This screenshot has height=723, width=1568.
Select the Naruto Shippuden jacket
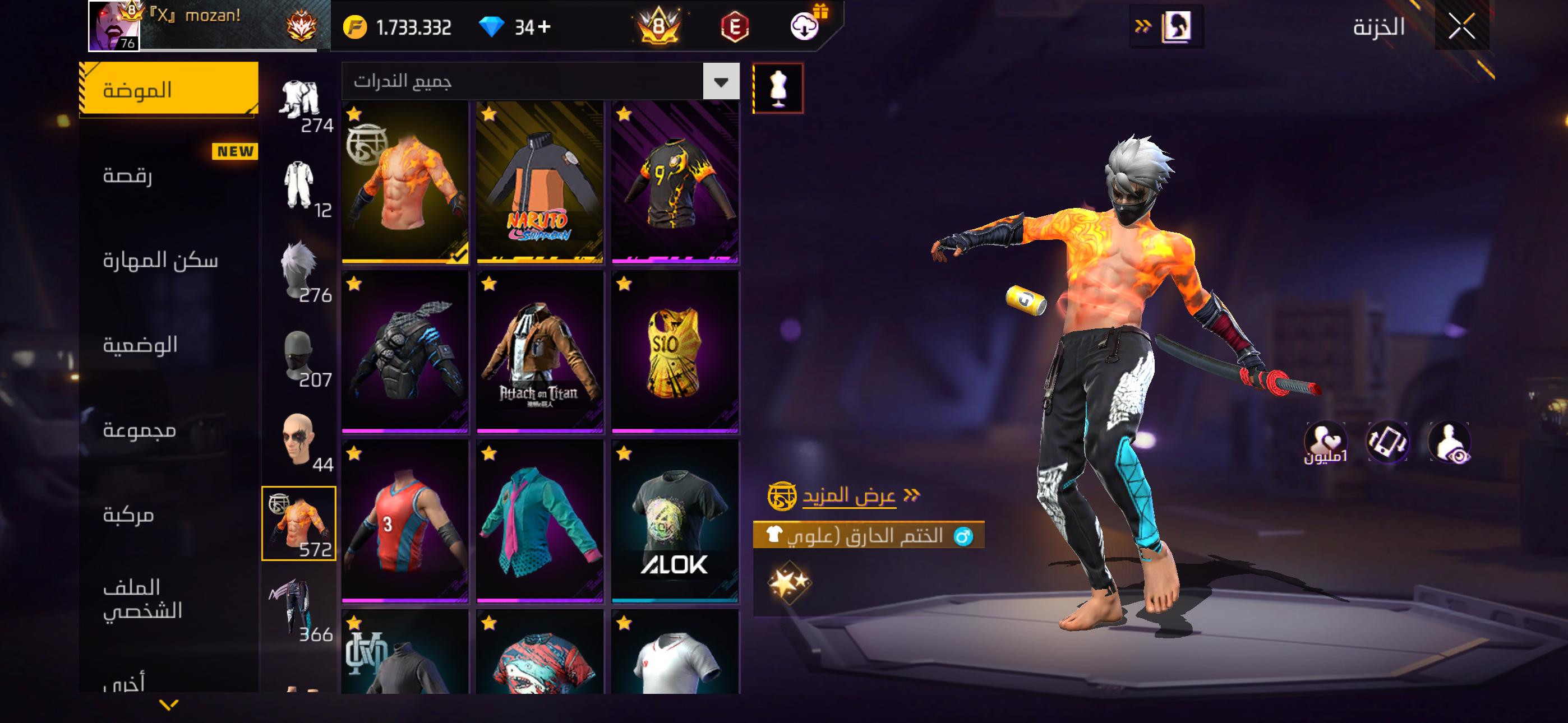(540, 183)
